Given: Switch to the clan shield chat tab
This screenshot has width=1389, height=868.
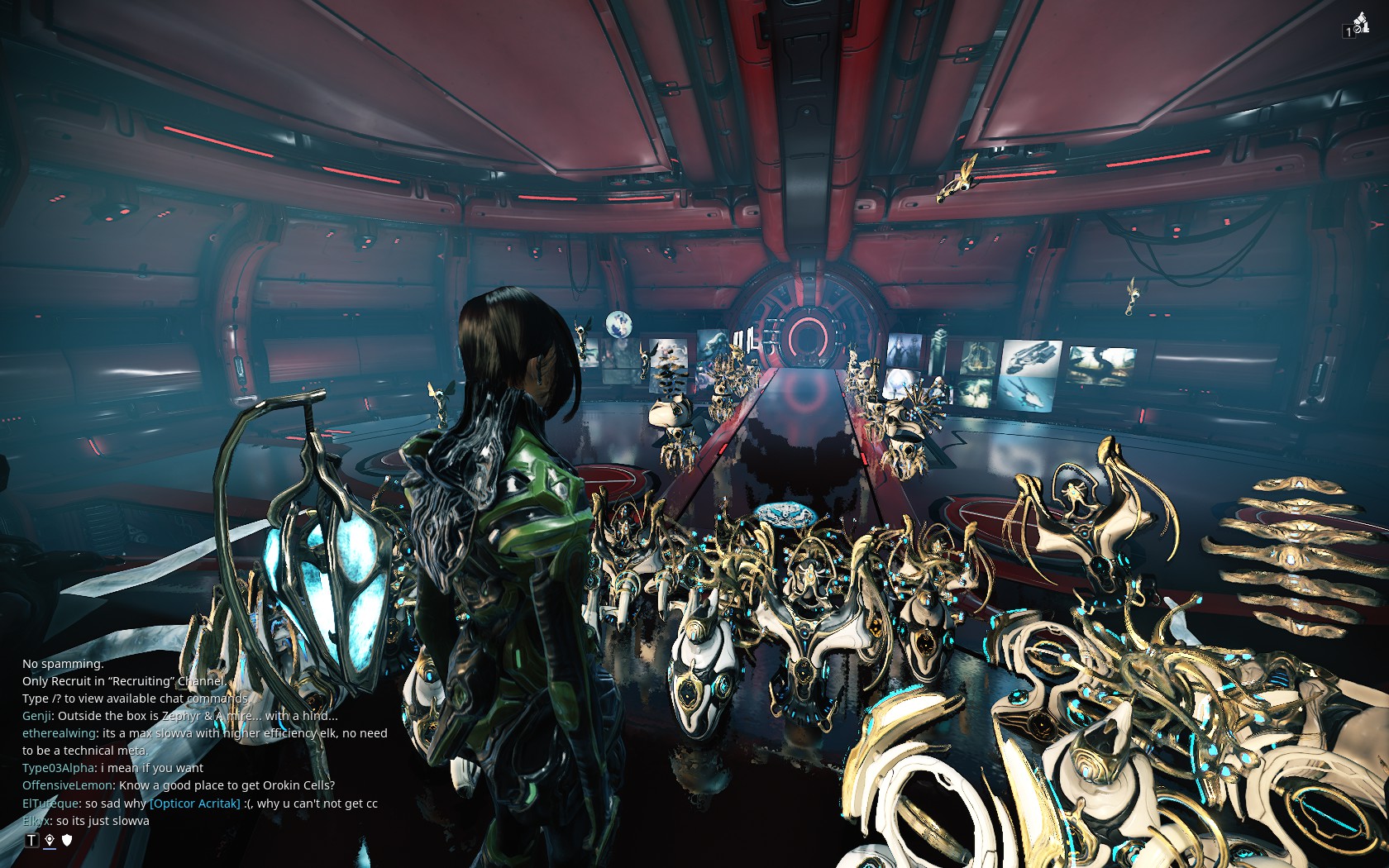Looking at the screenshot, I should (x=68, y=841).
